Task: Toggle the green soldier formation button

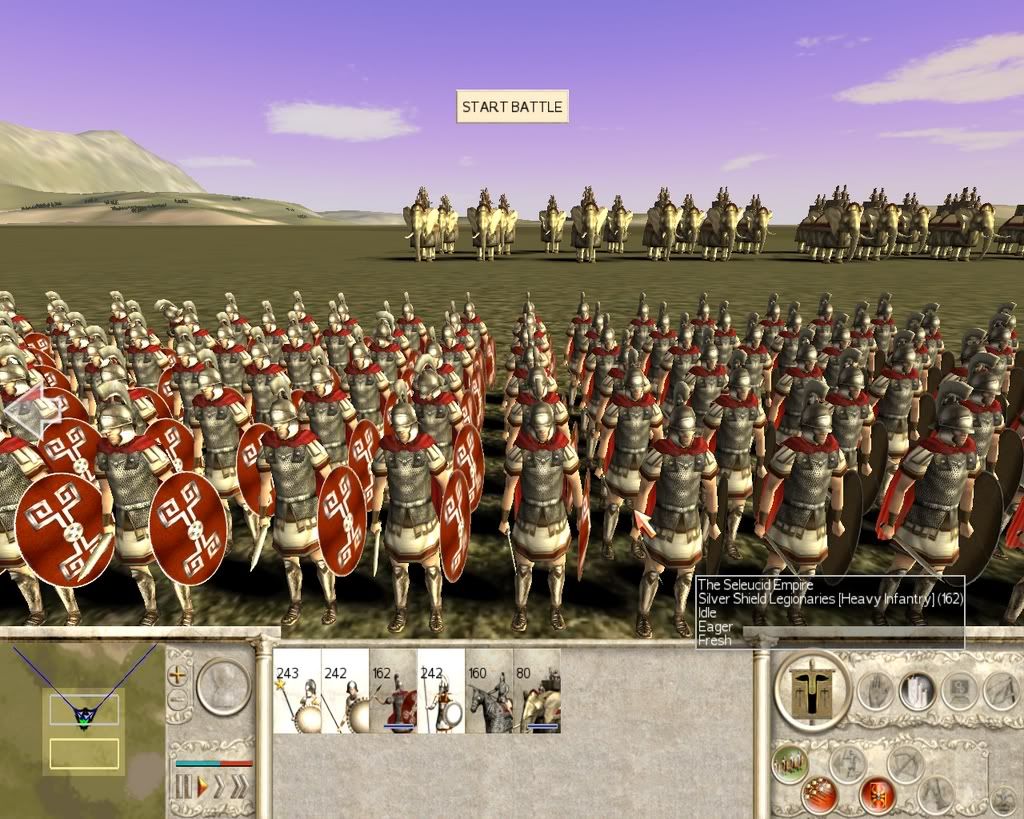Action: 790,764
